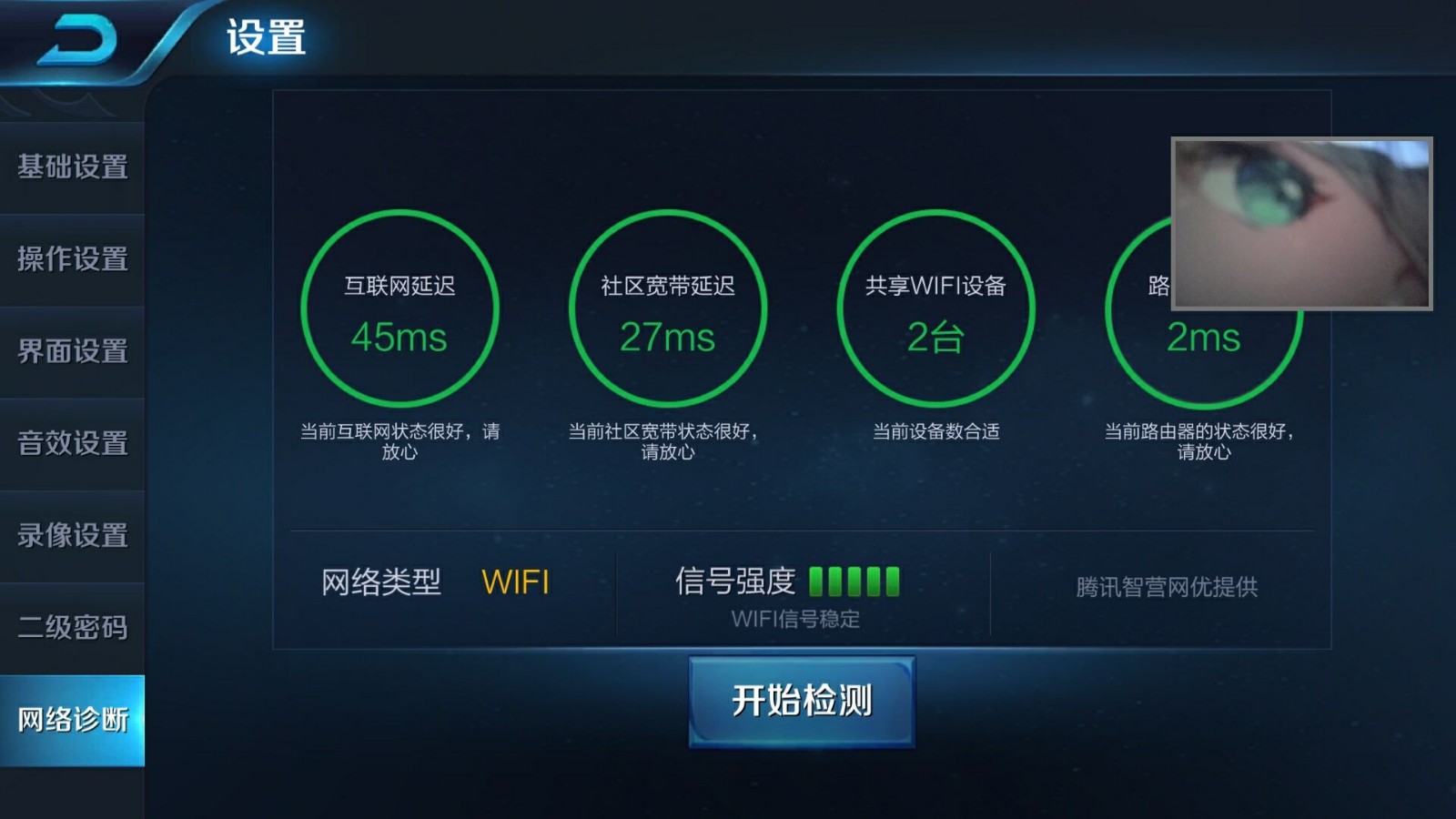Click the WIFI network type label
Viewport: 1456px width, 819px height.
coord(517,580)
